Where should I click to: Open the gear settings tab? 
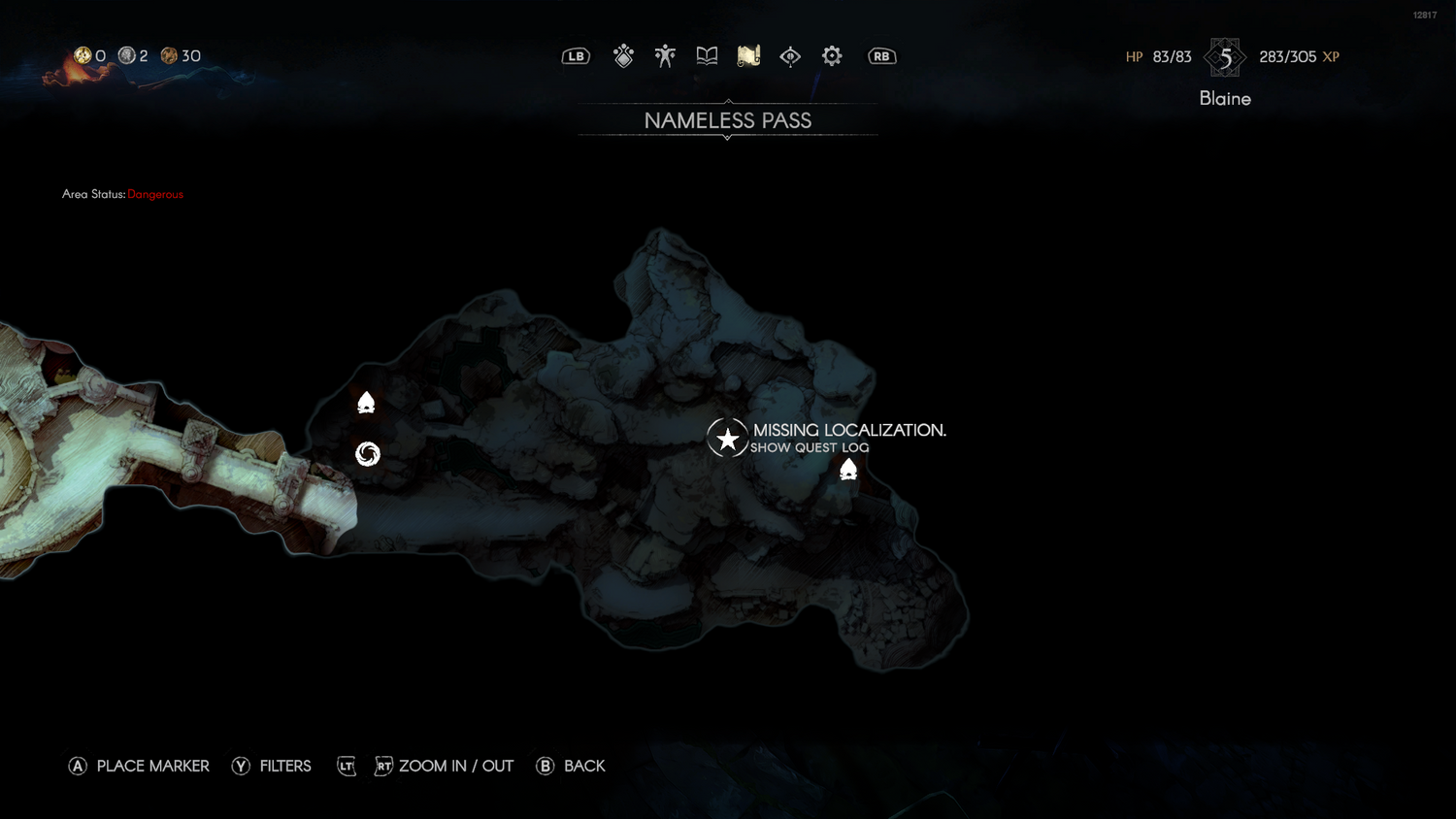tap(832, 56)
